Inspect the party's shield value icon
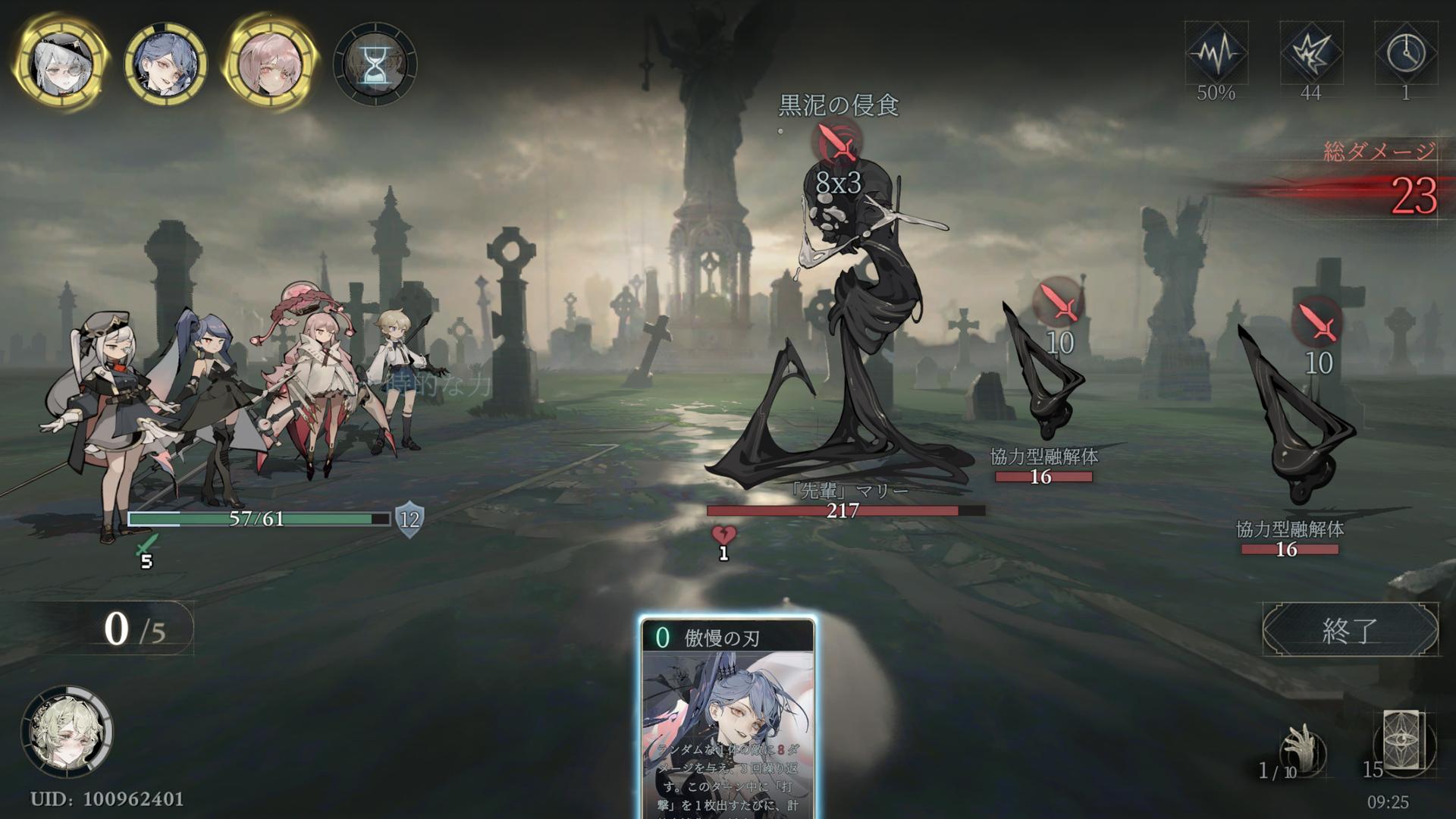The image size is (1456, 819). (x=409, y=519)
